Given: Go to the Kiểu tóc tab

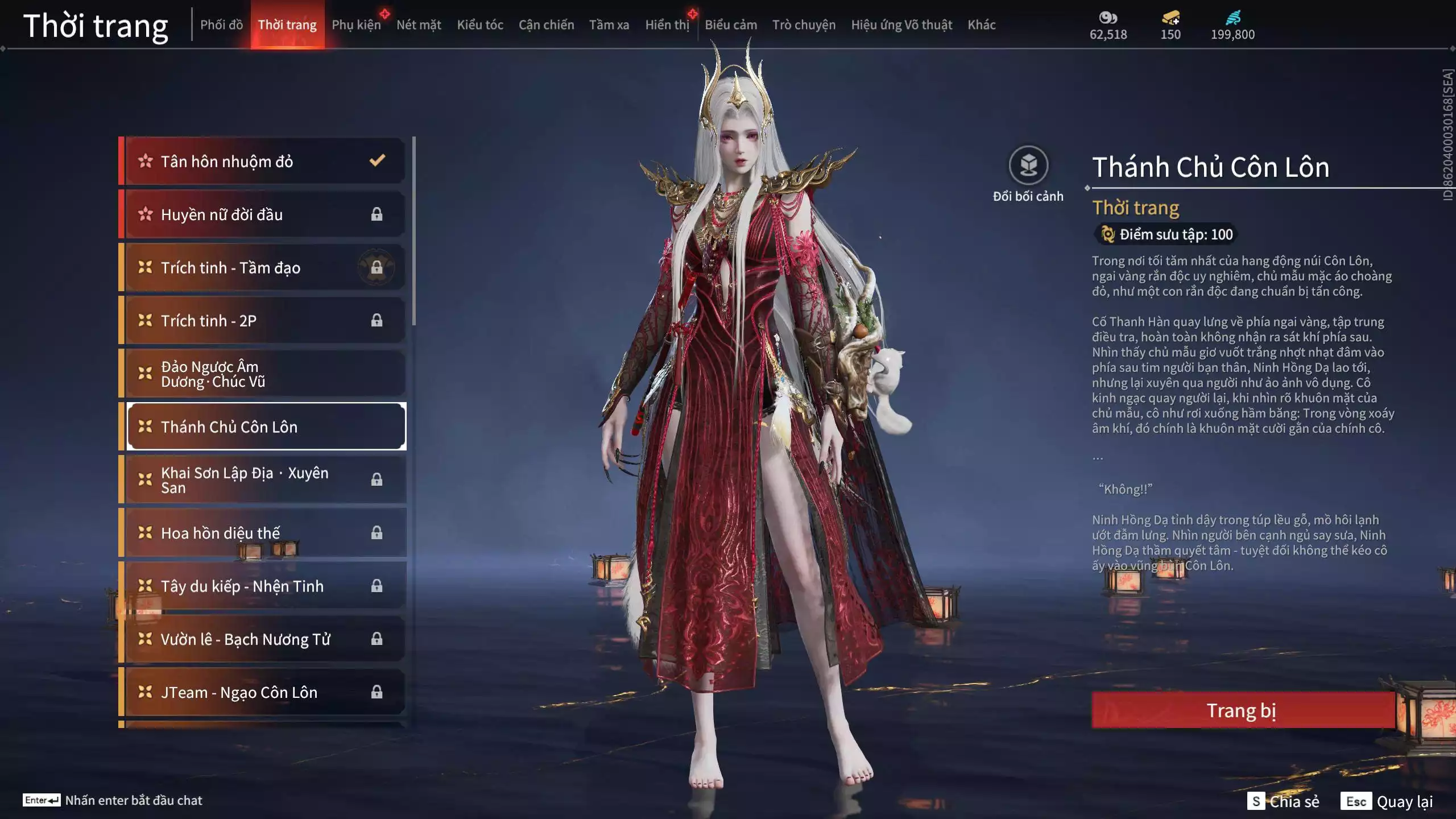Looking at the screenshot, I should pos(480,25).
